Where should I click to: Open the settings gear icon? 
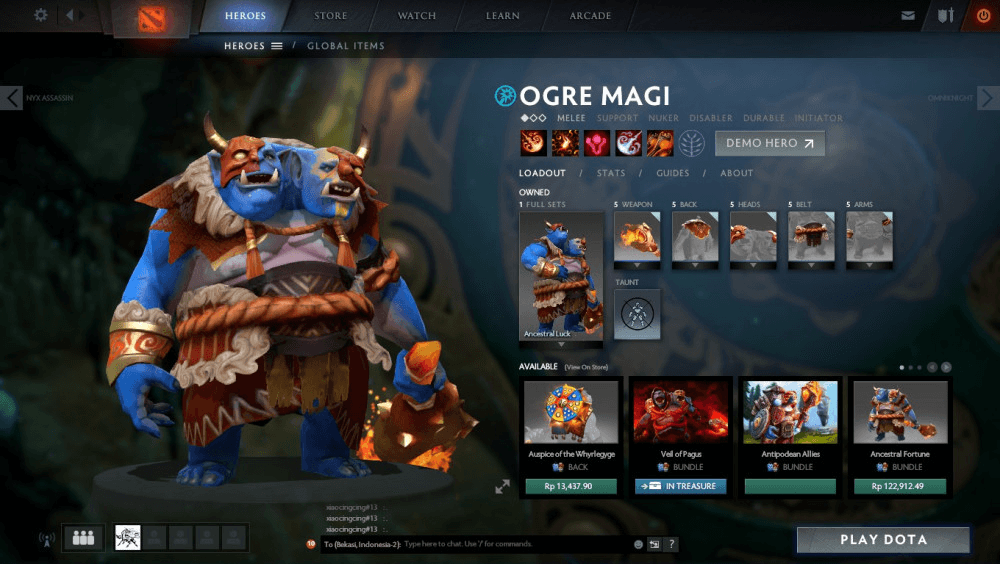click(41, 15)
